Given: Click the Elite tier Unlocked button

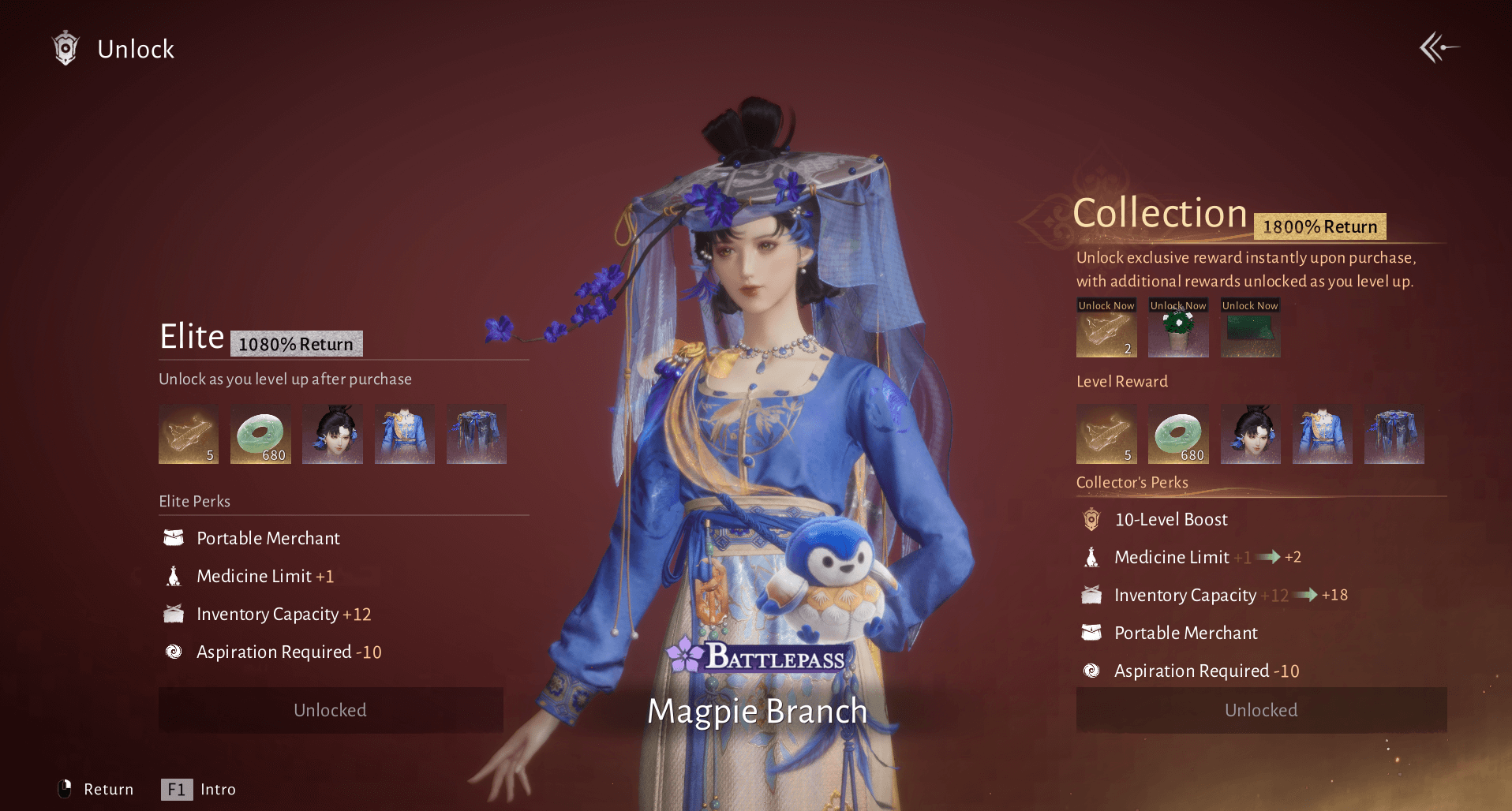Looking at the screenshot, I should coord(331,710).
